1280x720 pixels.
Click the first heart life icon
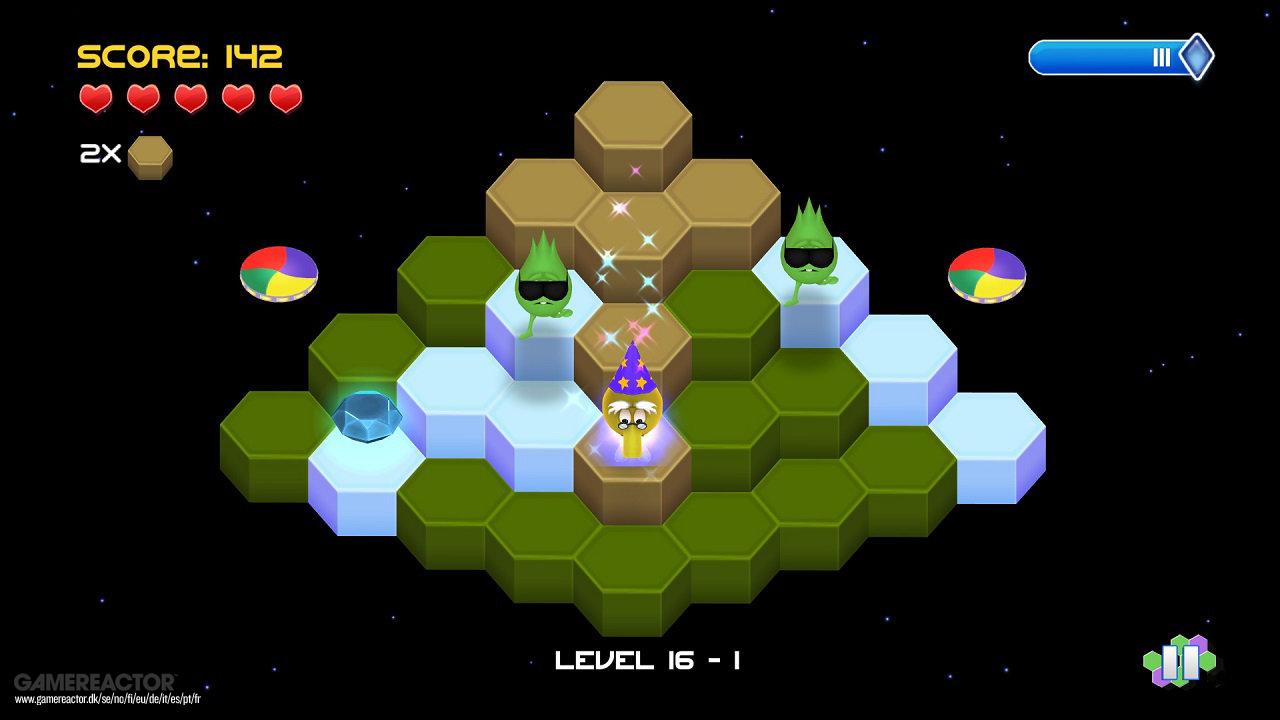point(96,99)
